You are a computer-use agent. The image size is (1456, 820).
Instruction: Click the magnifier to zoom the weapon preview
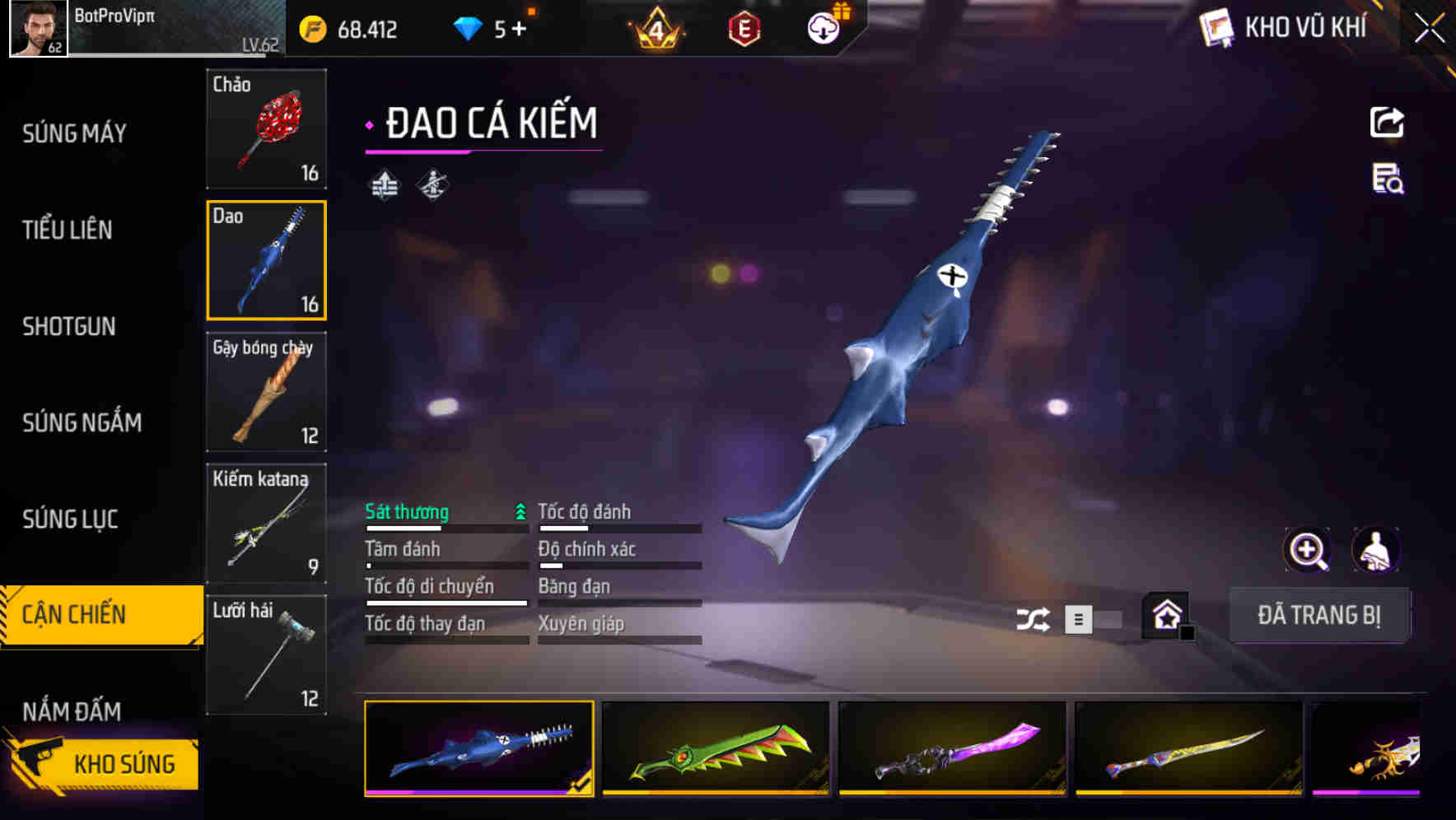tap(1306, 550)
